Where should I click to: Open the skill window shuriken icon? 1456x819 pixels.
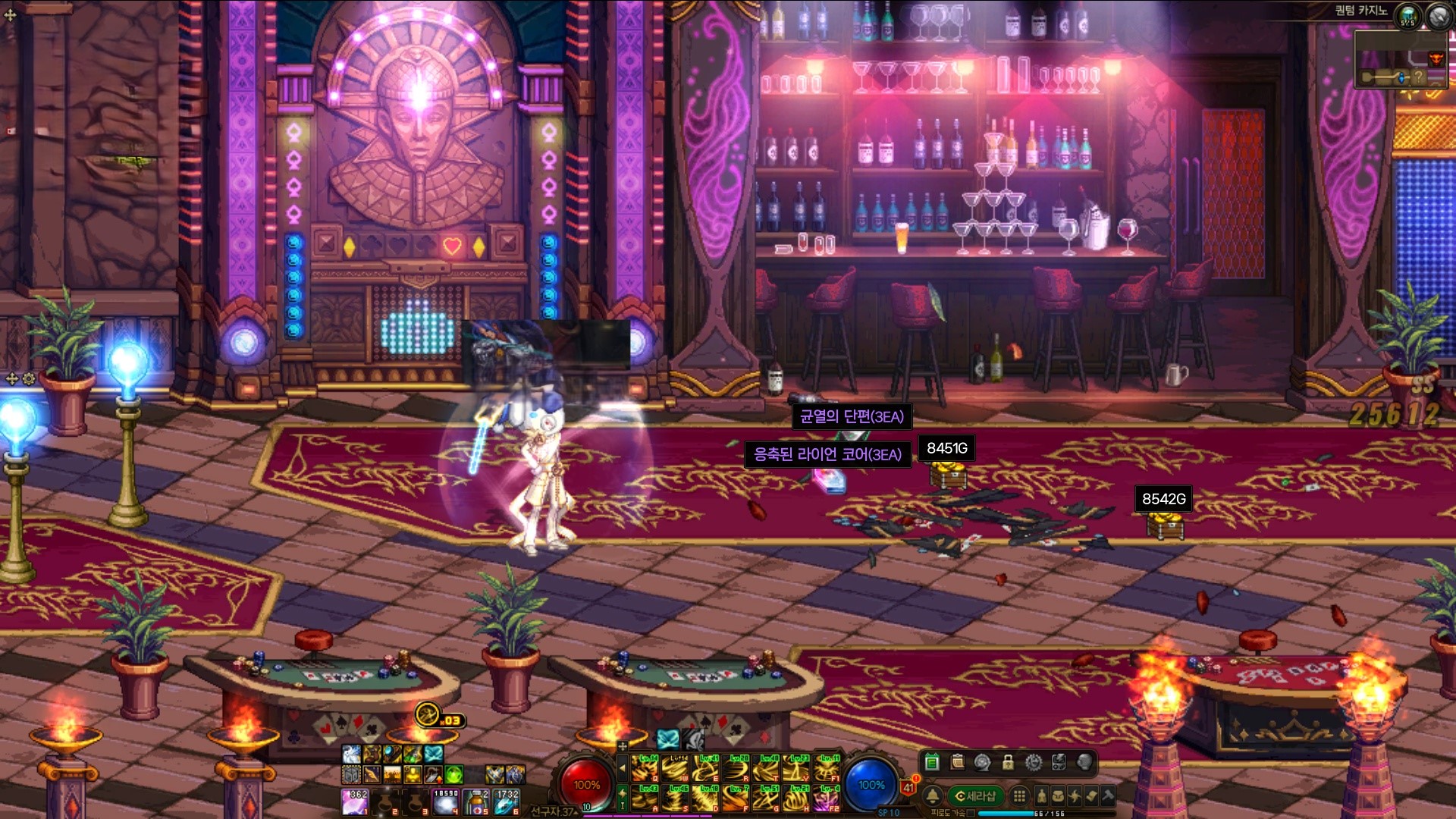pos(1075,795)
